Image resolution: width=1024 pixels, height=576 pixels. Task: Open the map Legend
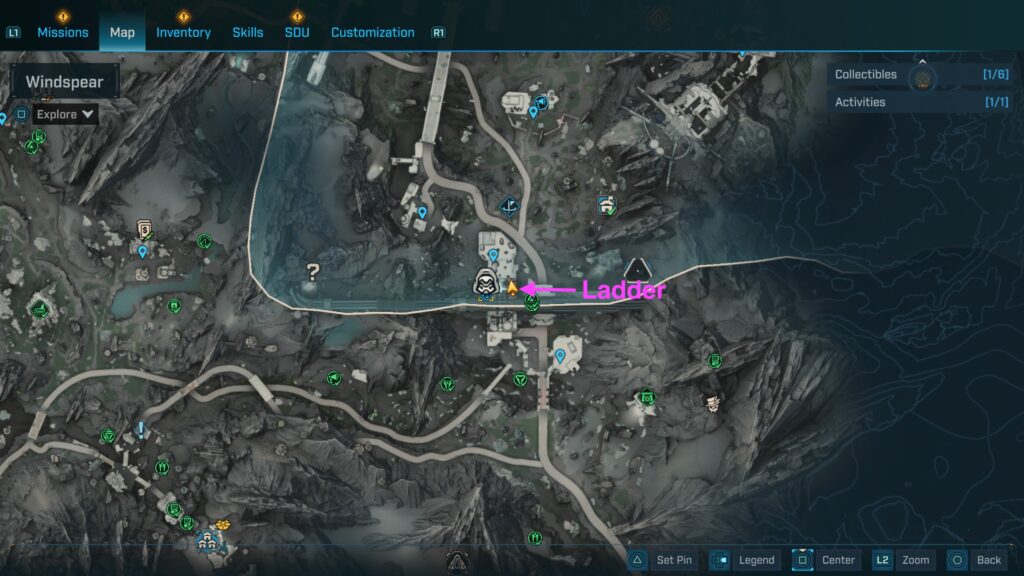[x=746, y=560]
